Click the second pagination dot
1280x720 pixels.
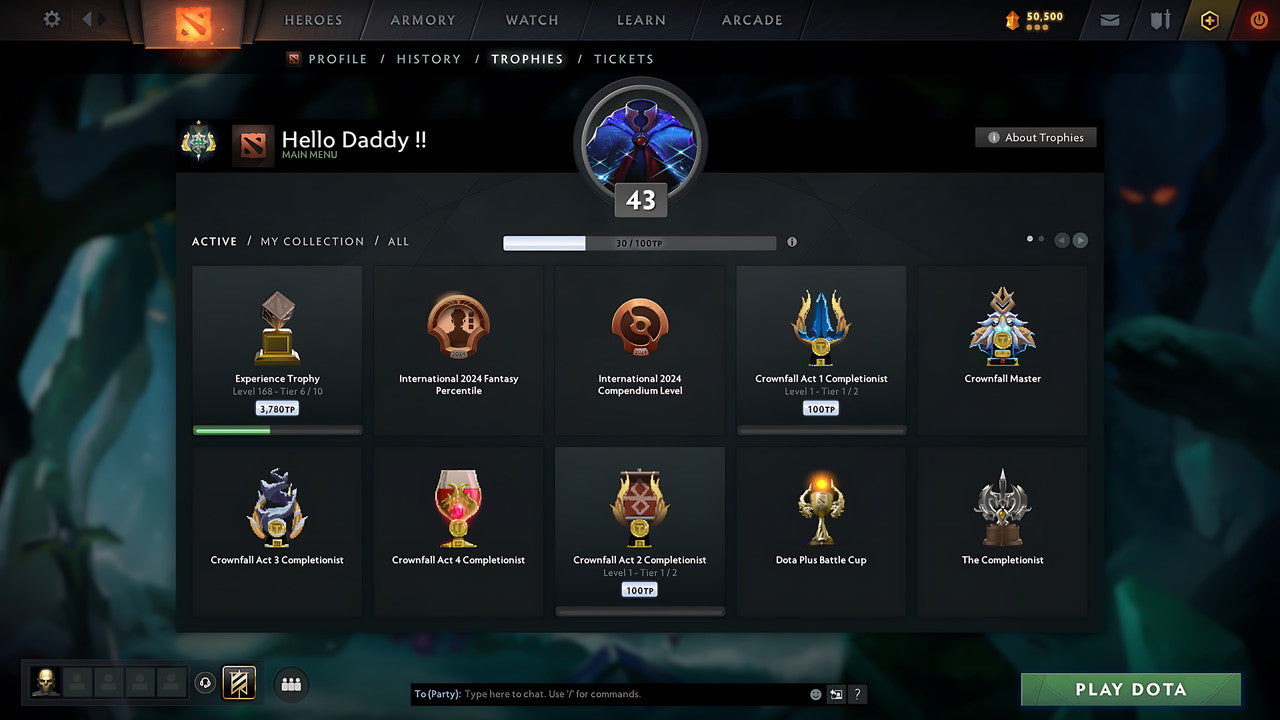click(x=1041, y=239)
